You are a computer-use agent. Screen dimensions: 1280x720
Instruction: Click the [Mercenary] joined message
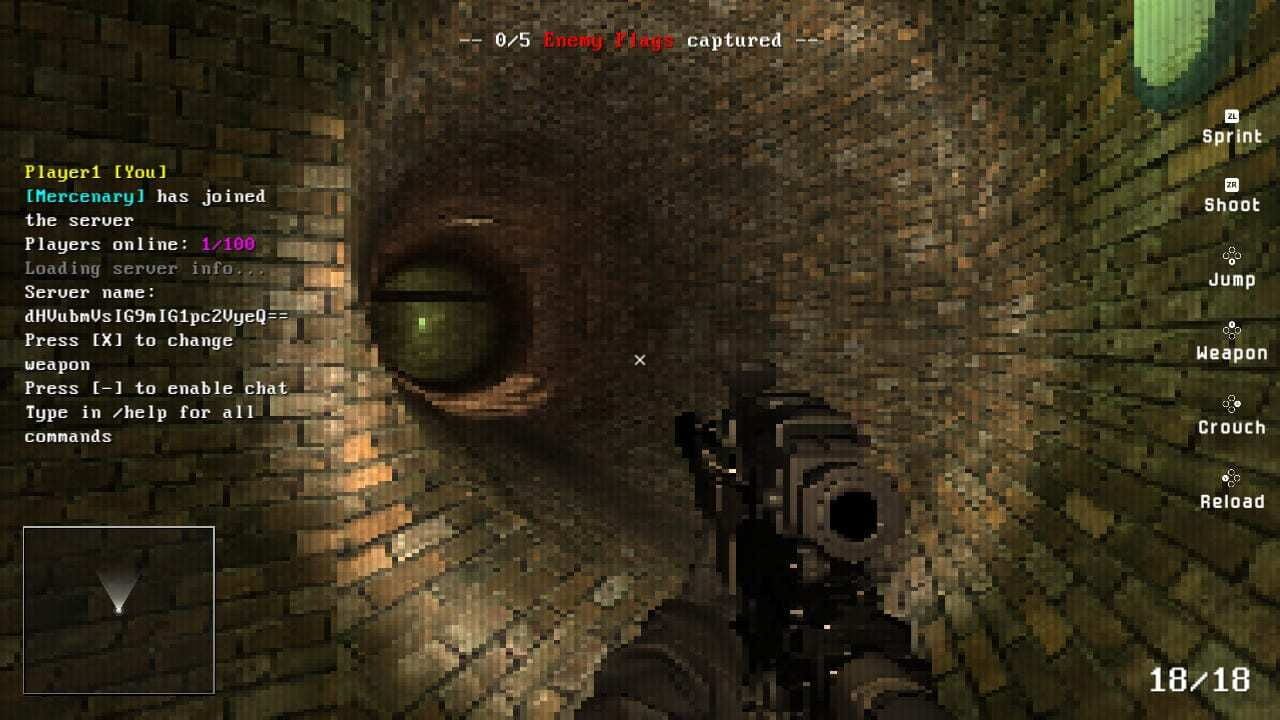[145, 196]
